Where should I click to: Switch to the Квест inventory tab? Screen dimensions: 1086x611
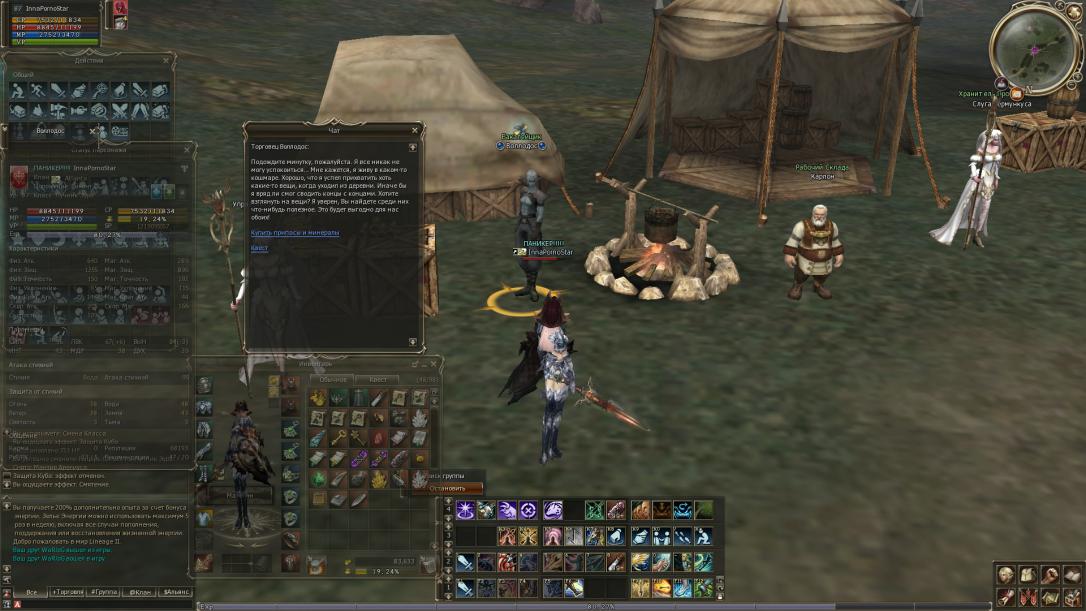[378, 380]
